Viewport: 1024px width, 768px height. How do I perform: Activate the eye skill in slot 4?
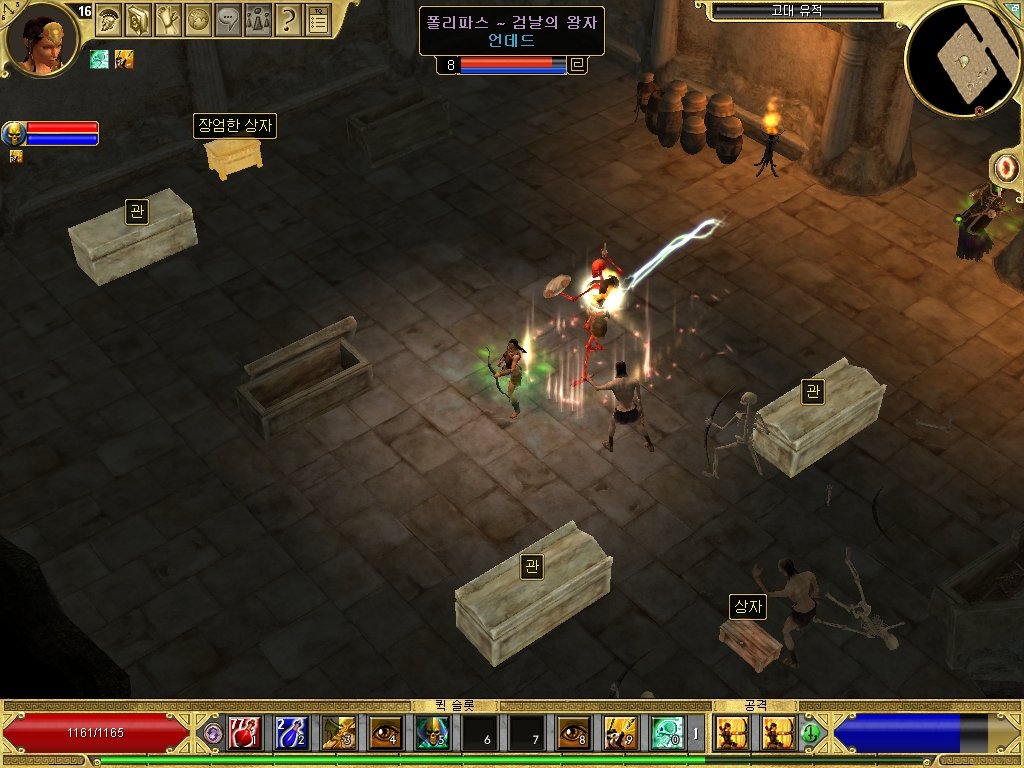(385, 734)
